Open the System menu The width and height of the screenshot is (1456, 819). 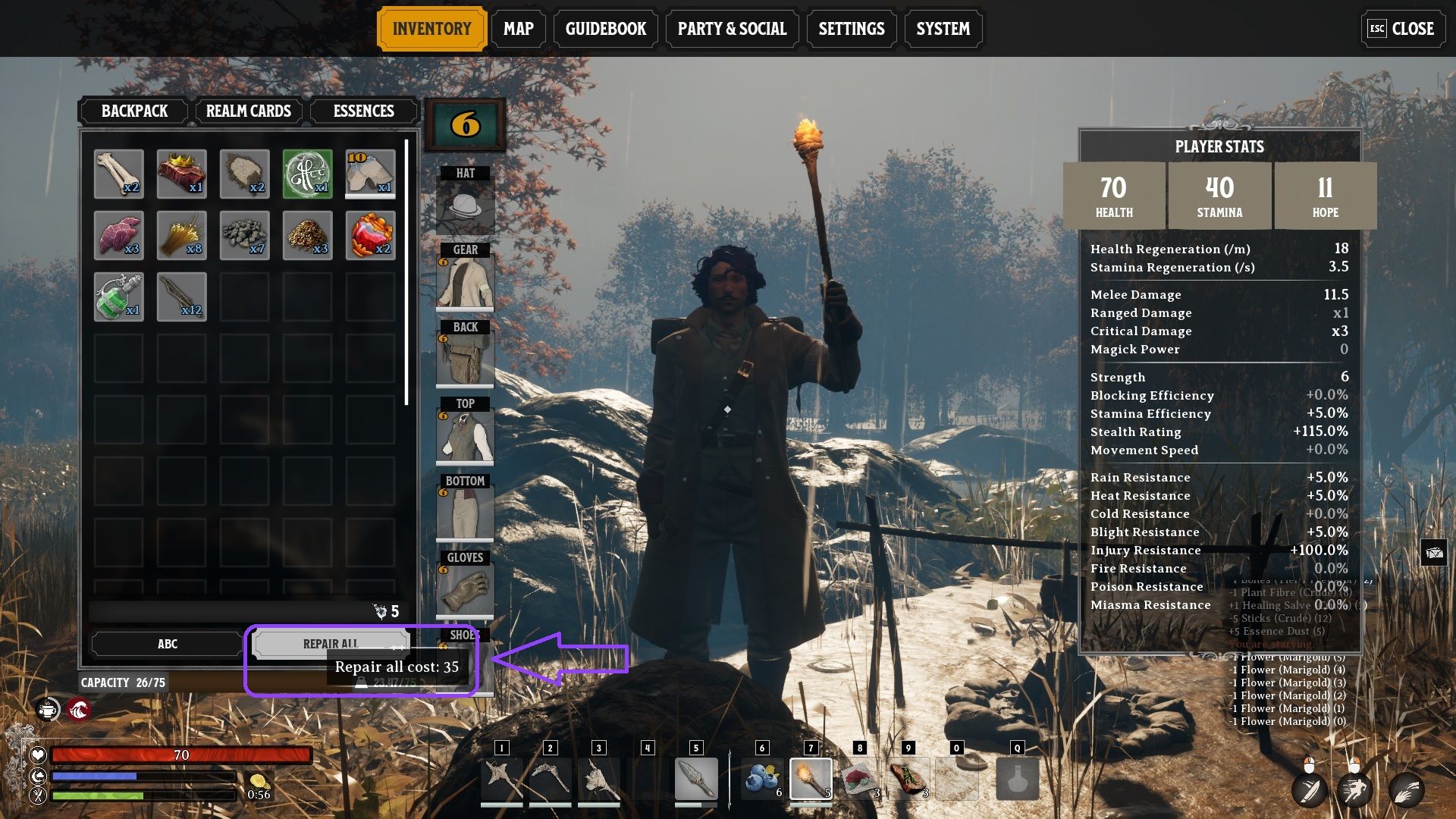[x=943, y=29]
